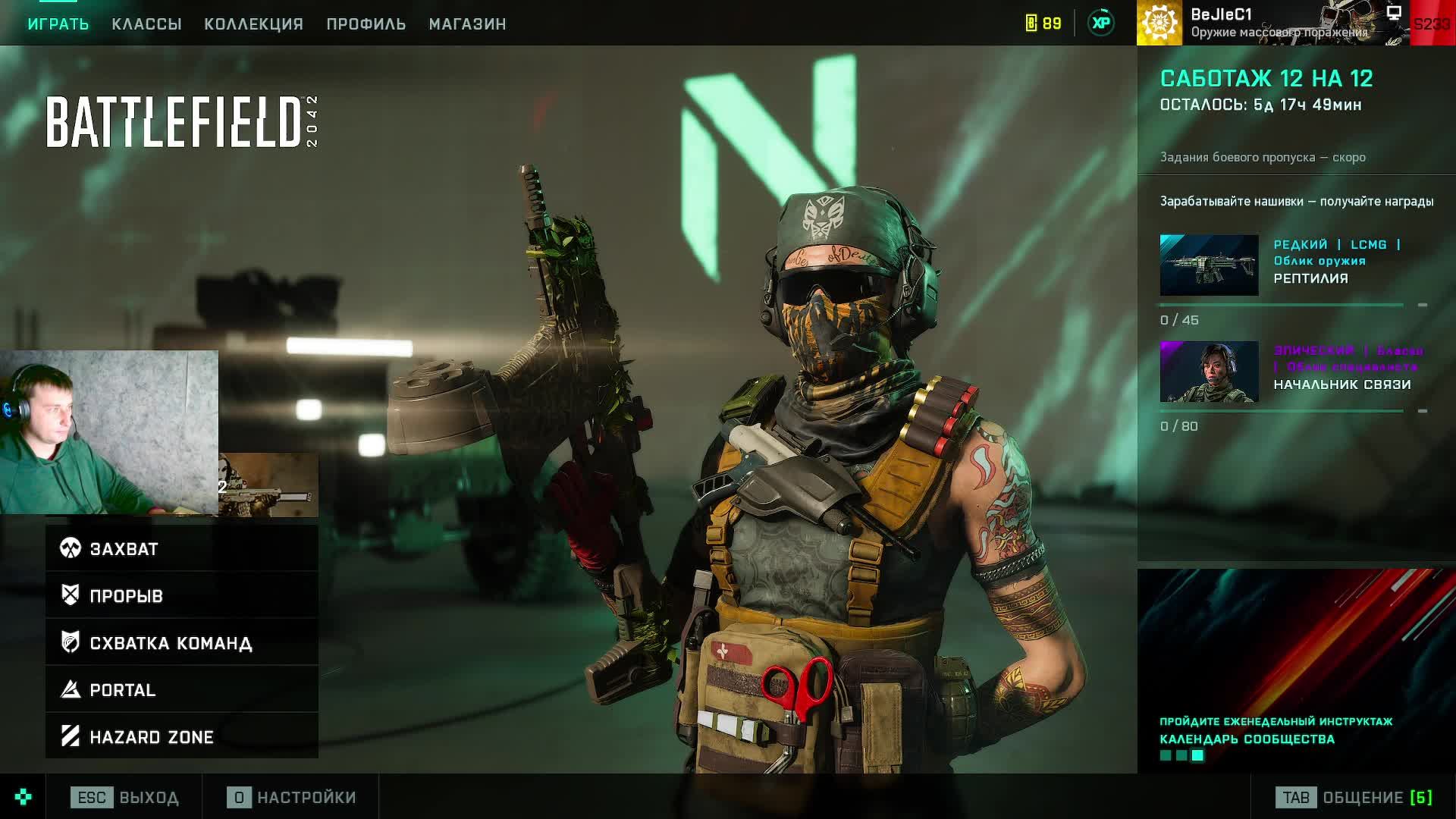This screenshot has width=1456, height=819.
Task: Open the BeJleC1 player card
Action: pos(1274,23)
